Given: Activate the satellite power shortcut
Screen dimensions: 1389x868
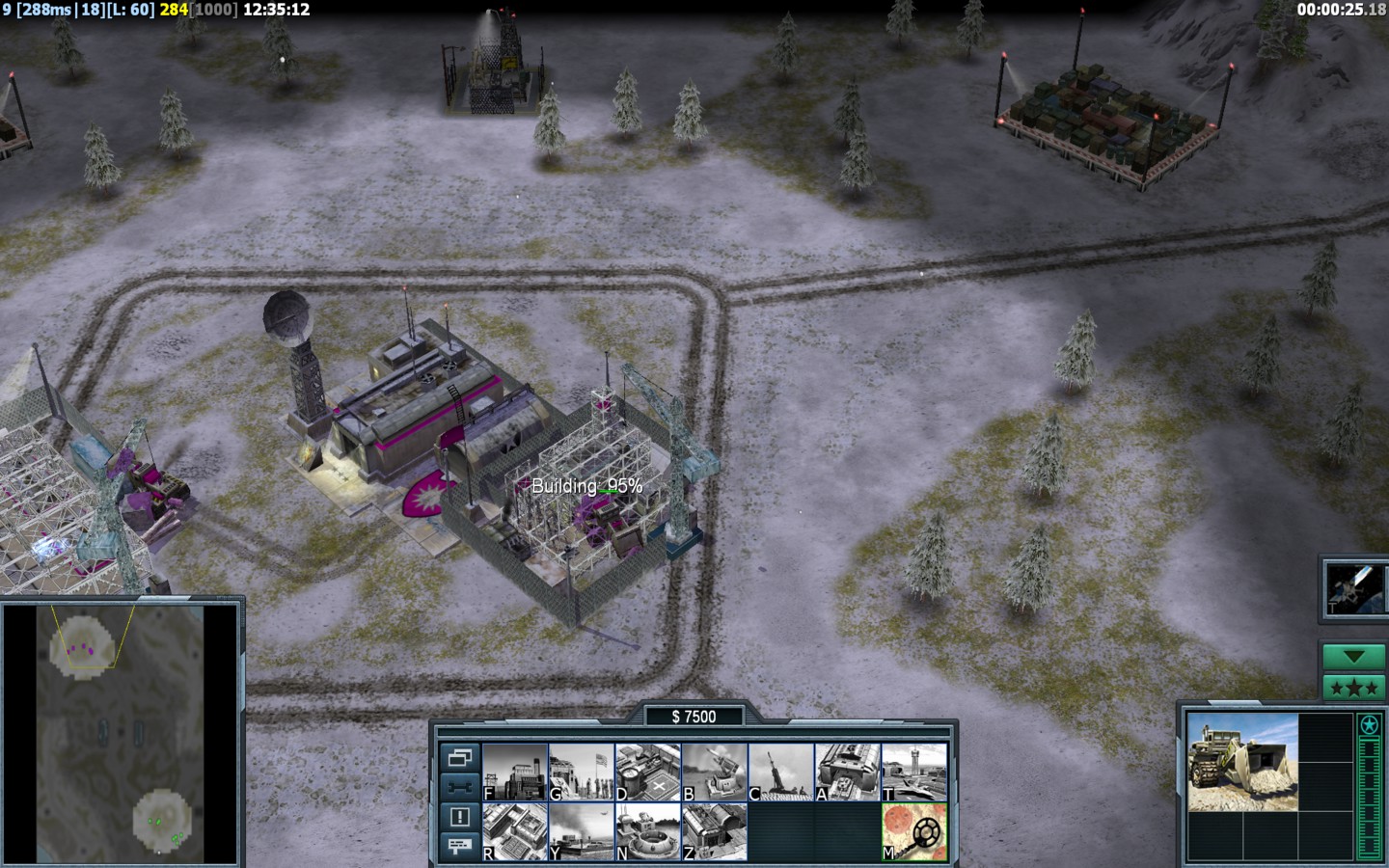Looking at the screenshot, I should point(1353,587).
